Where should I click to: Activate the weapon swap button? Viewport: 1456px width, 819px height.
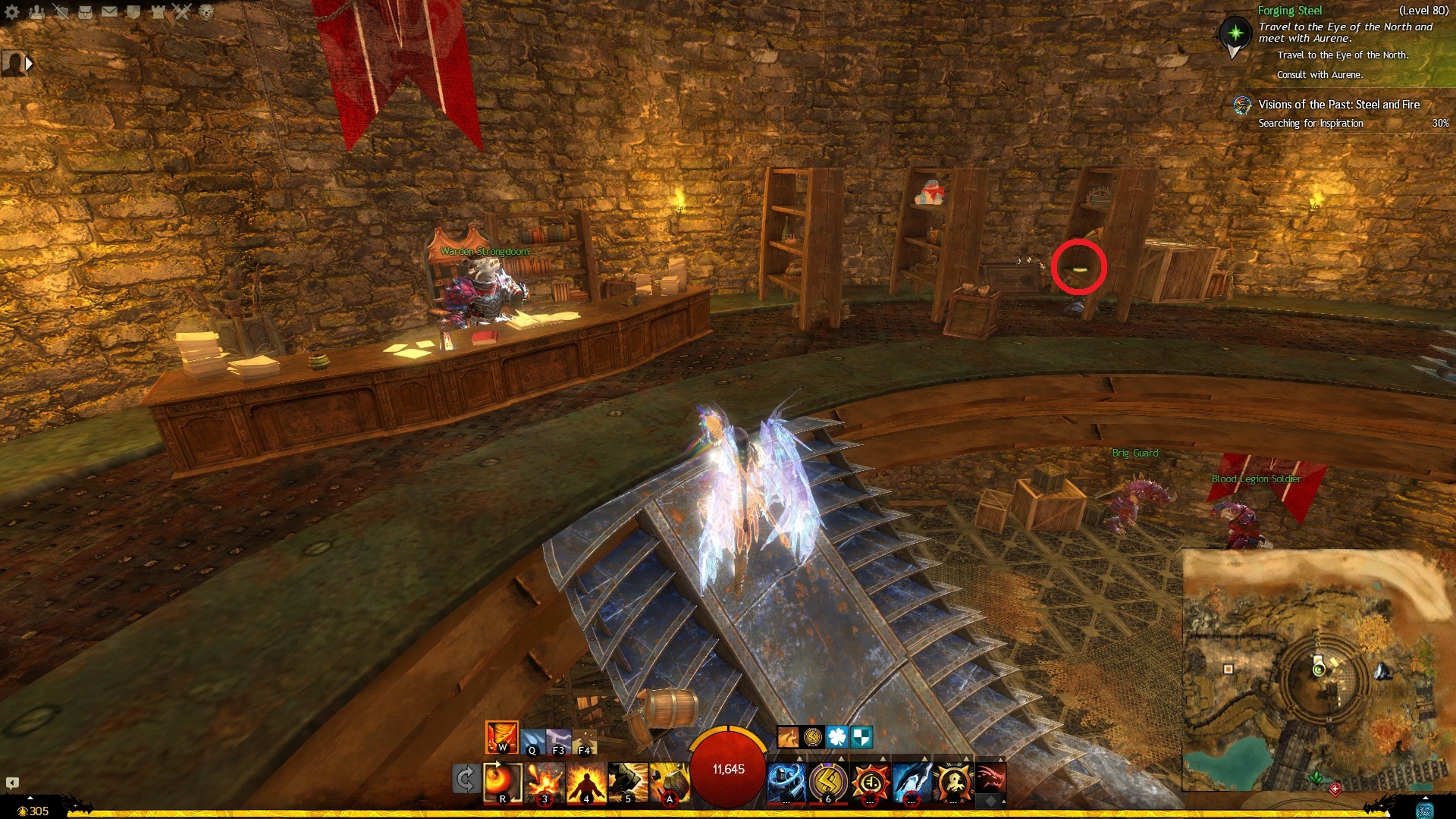coord(466,779)
